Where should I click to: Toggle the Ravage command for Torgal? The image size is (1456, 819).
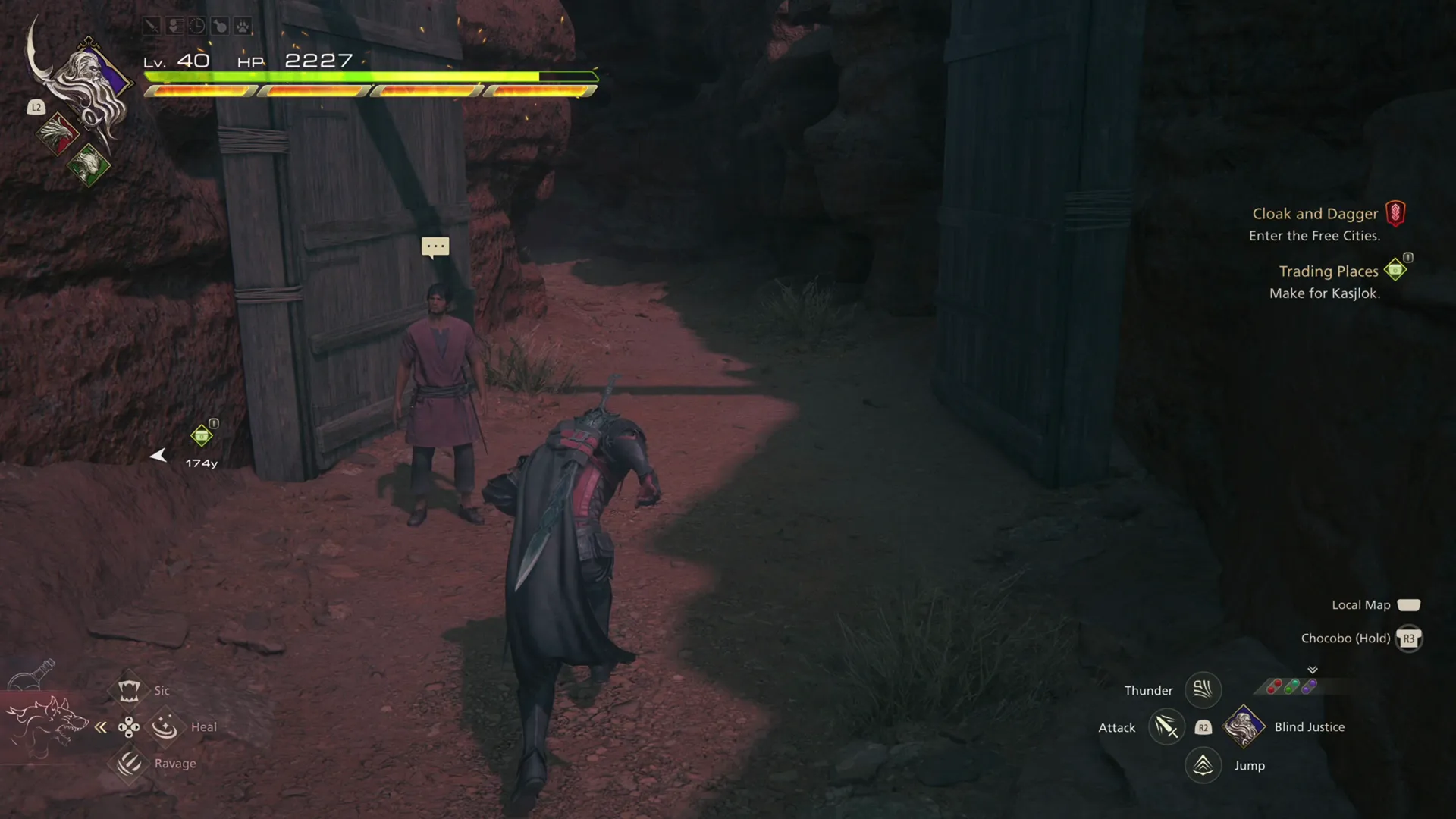point(130,764)
